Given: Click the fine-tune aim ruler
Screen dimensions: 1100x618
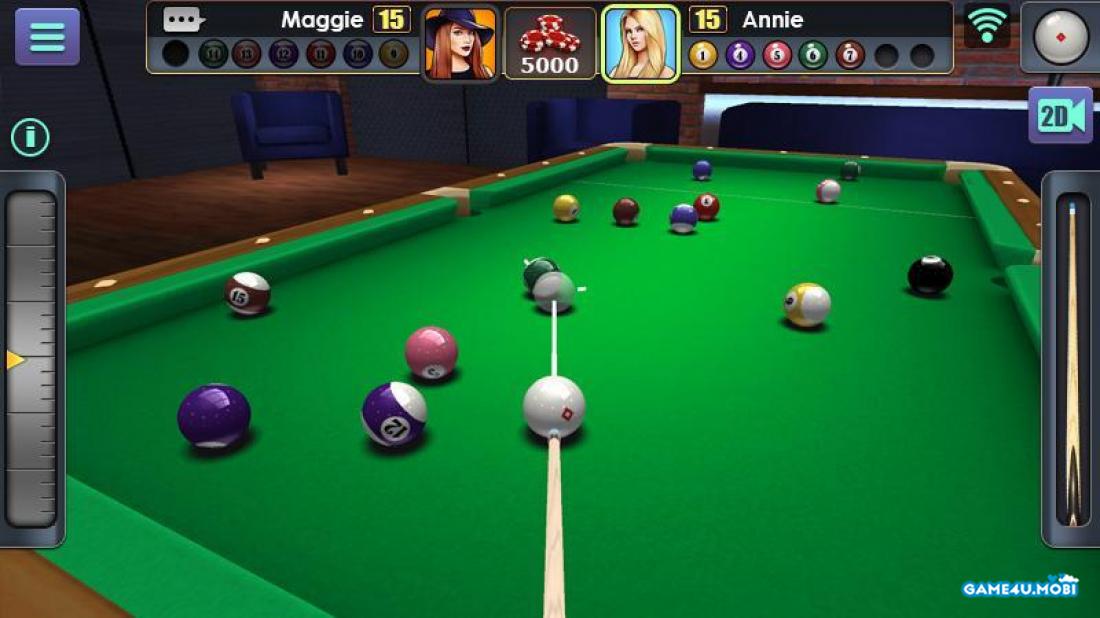Looking at the screenshot, I should (32, 359).
